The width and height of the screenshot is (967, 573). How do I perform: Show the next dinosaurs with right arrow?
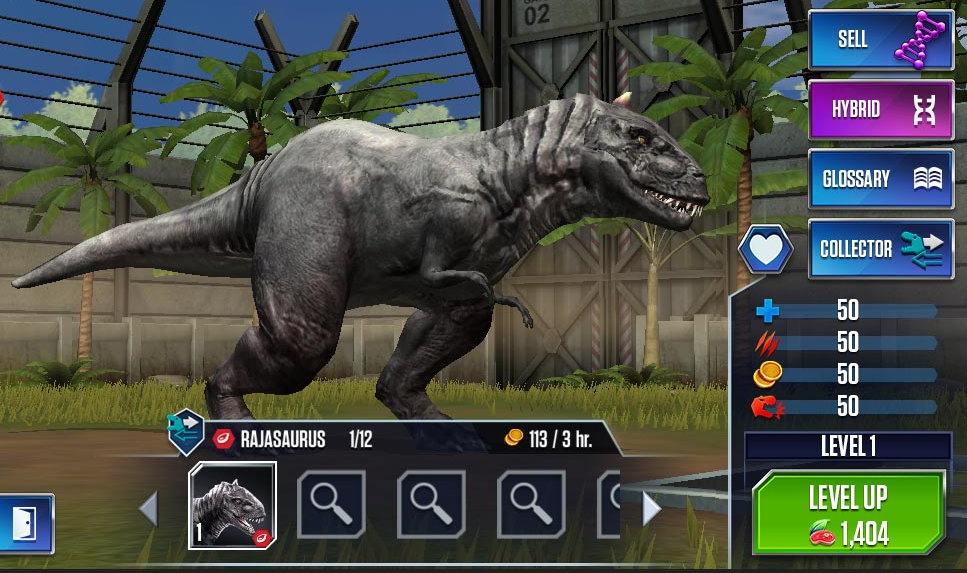(651, 509)
